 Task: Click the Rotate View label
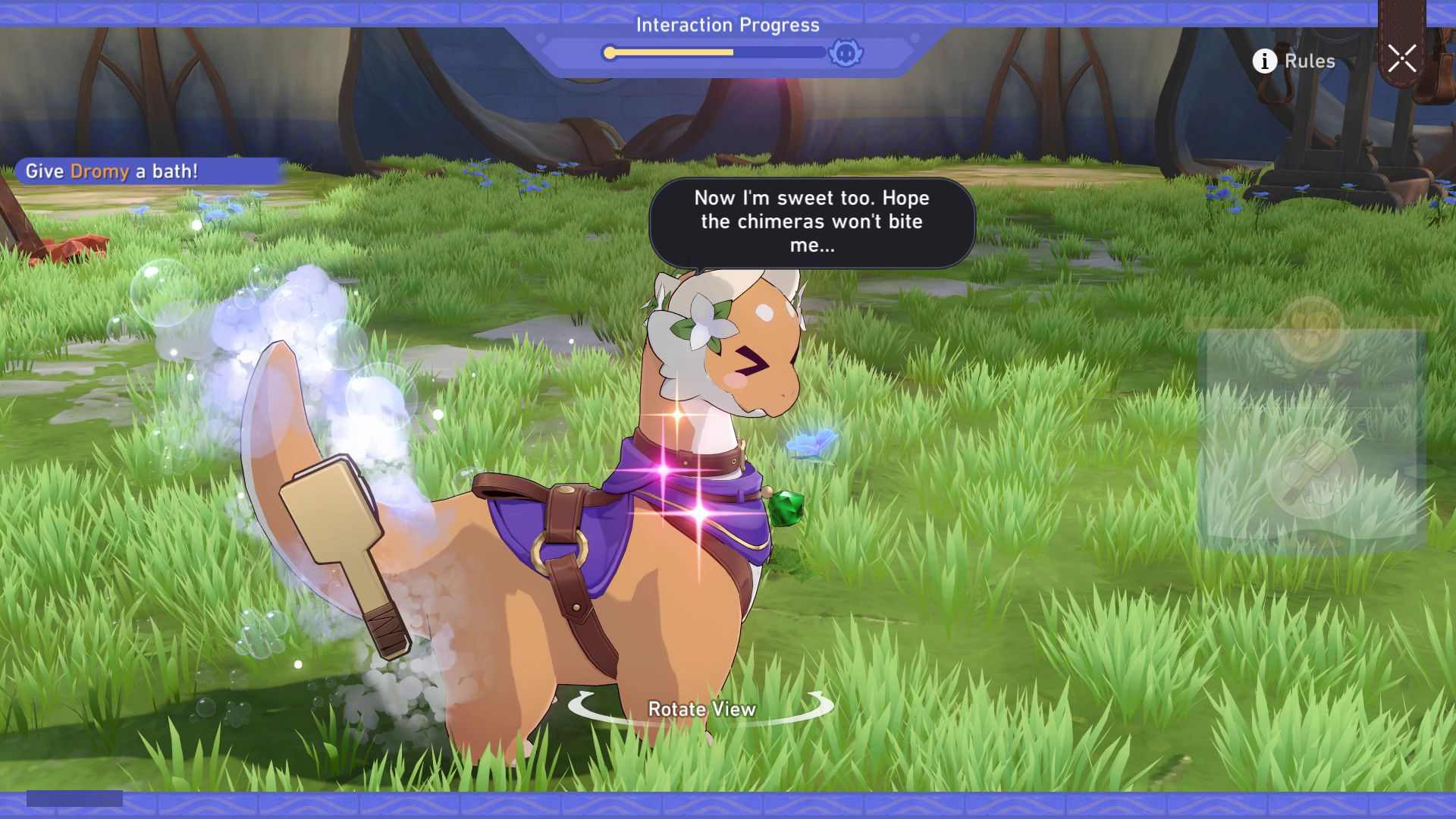(x=701, y=711)
